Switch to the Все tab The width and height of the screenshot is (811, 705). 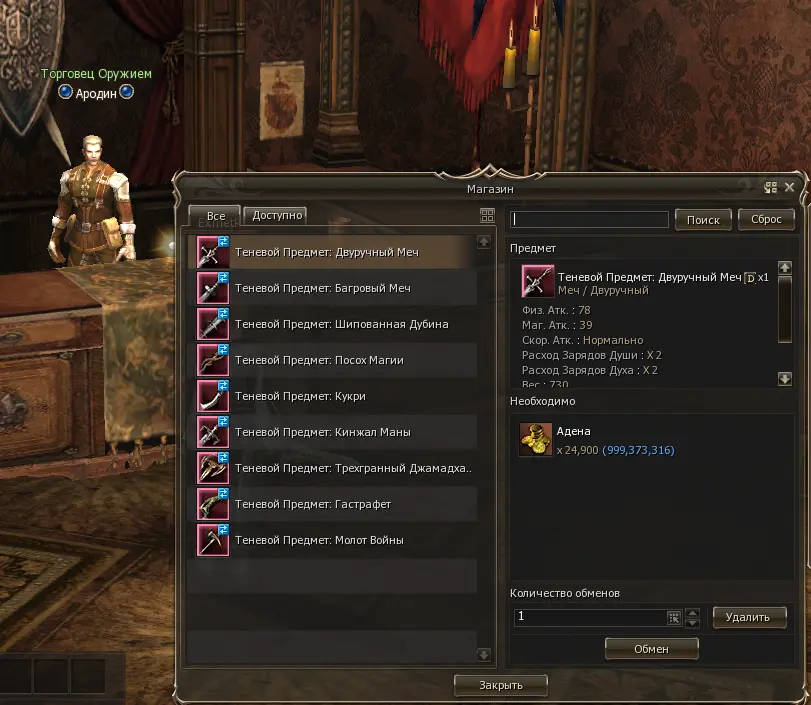[x=215, y=217]
